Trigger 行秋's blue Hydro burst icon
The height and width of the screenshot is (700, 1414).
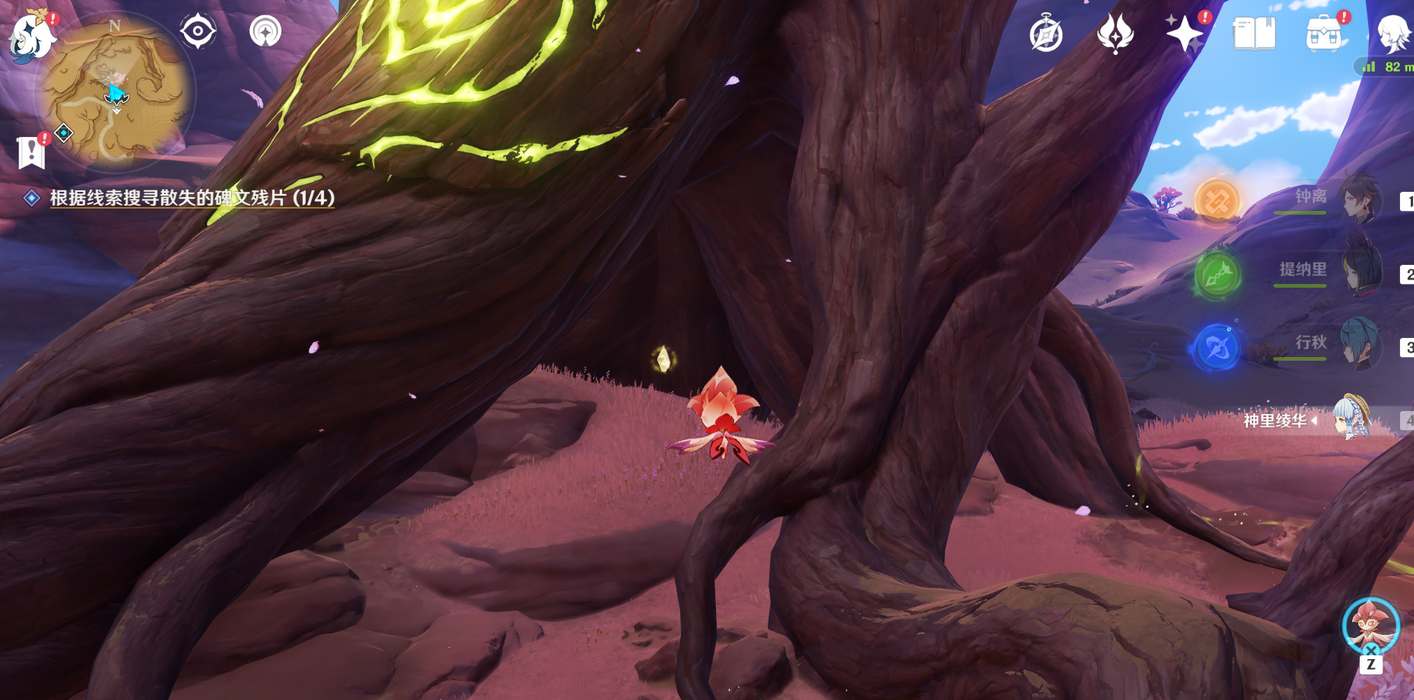(x=1217, y=348)
